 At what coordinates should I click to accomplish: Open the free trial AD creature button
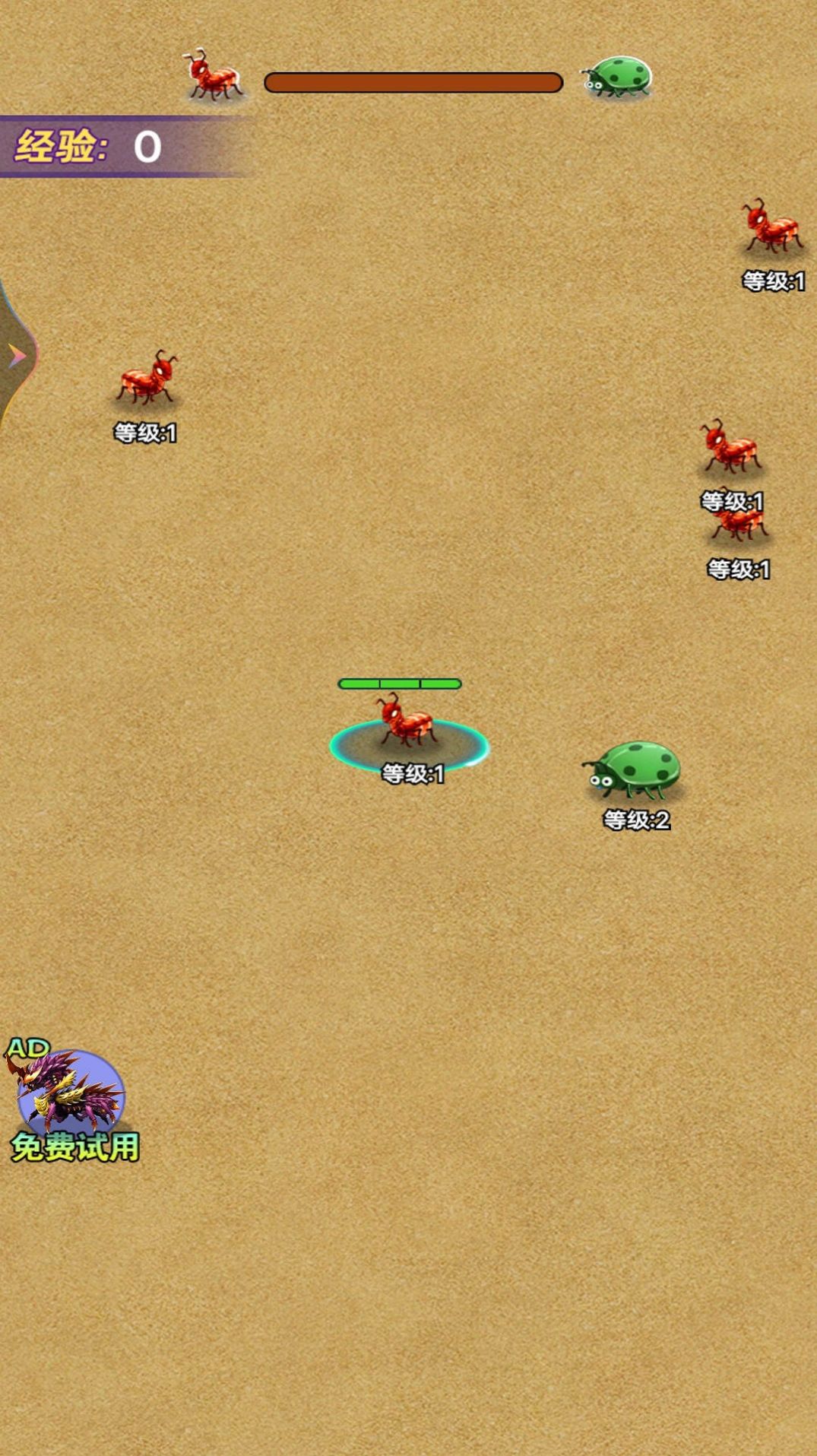point(71,1100)
